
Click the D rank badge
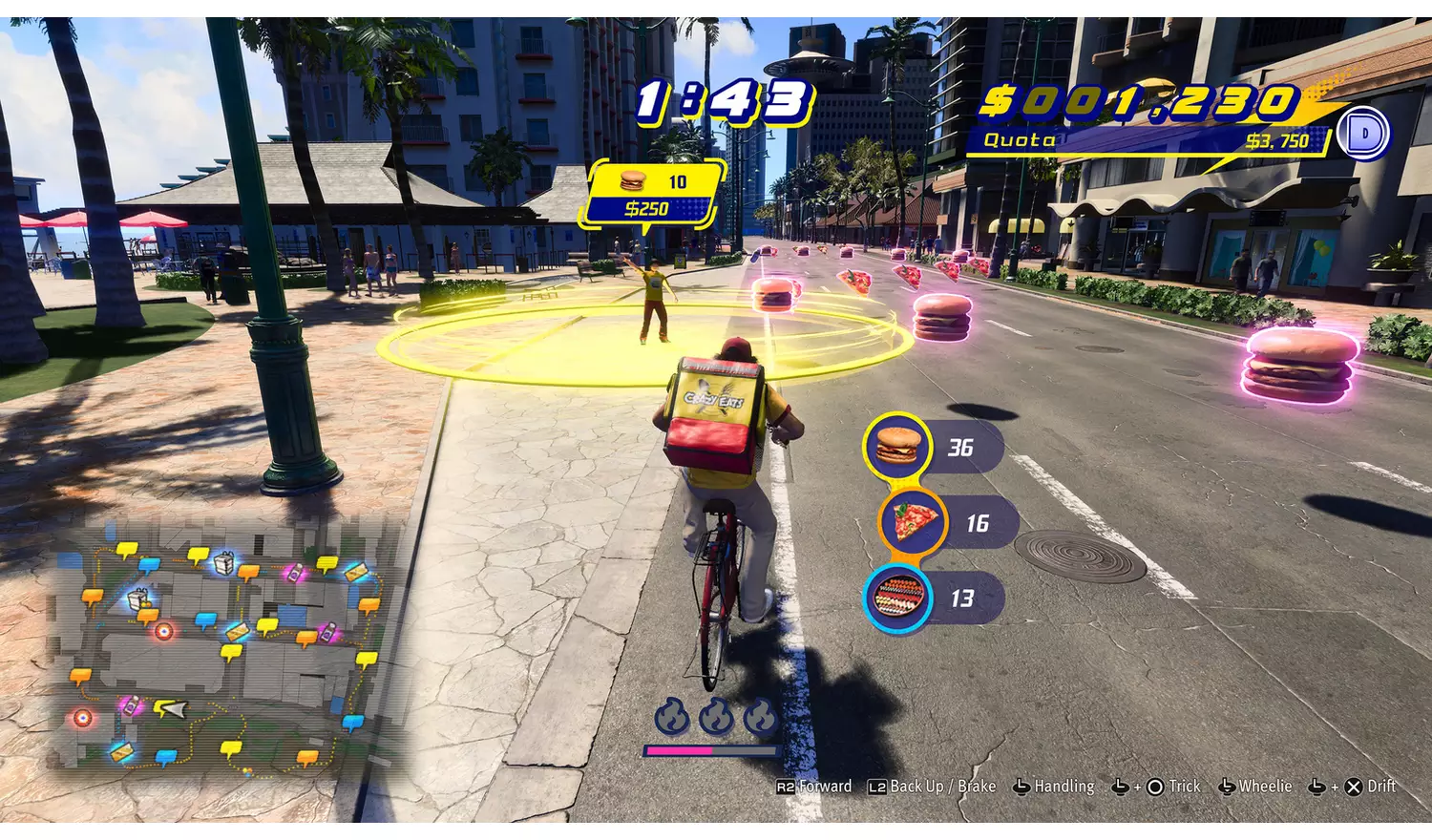pyautogui.click(x=1363, y=134)
